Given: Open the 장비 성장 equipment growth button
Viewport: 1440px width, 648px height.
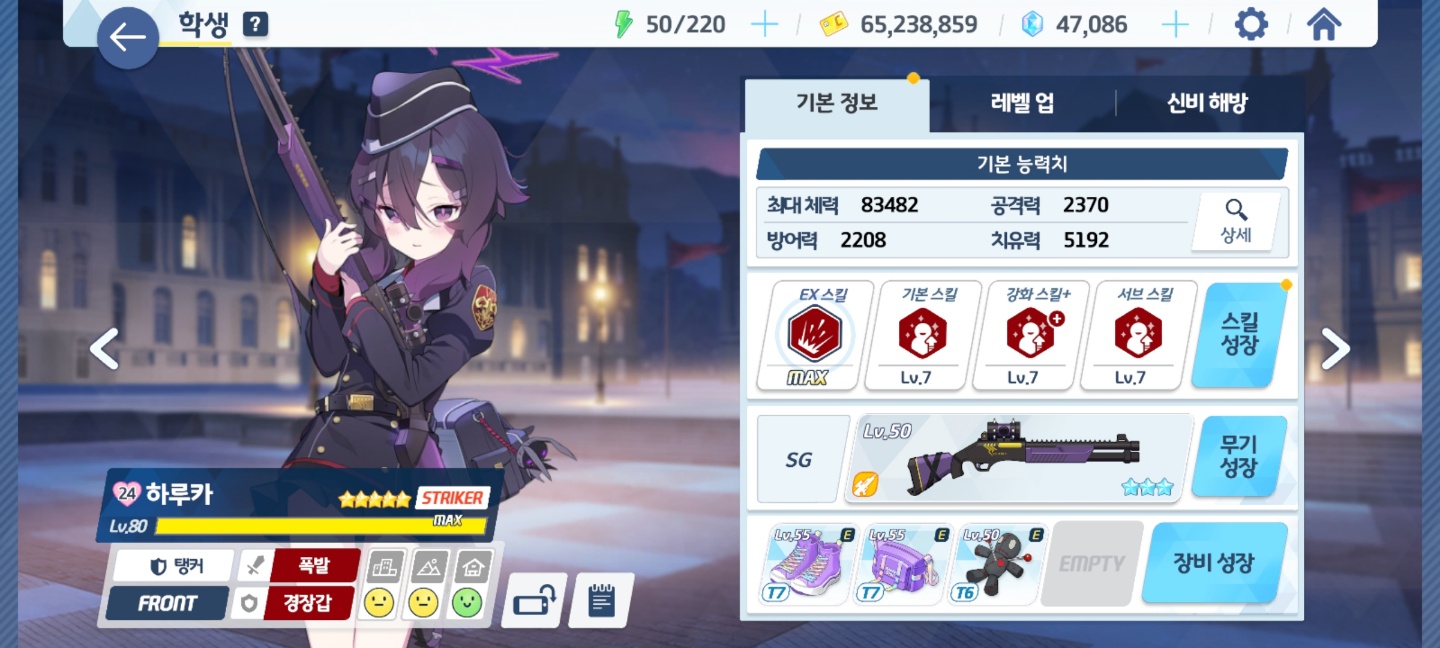Looking at the screenshot, I should [x=1214, y=563].
